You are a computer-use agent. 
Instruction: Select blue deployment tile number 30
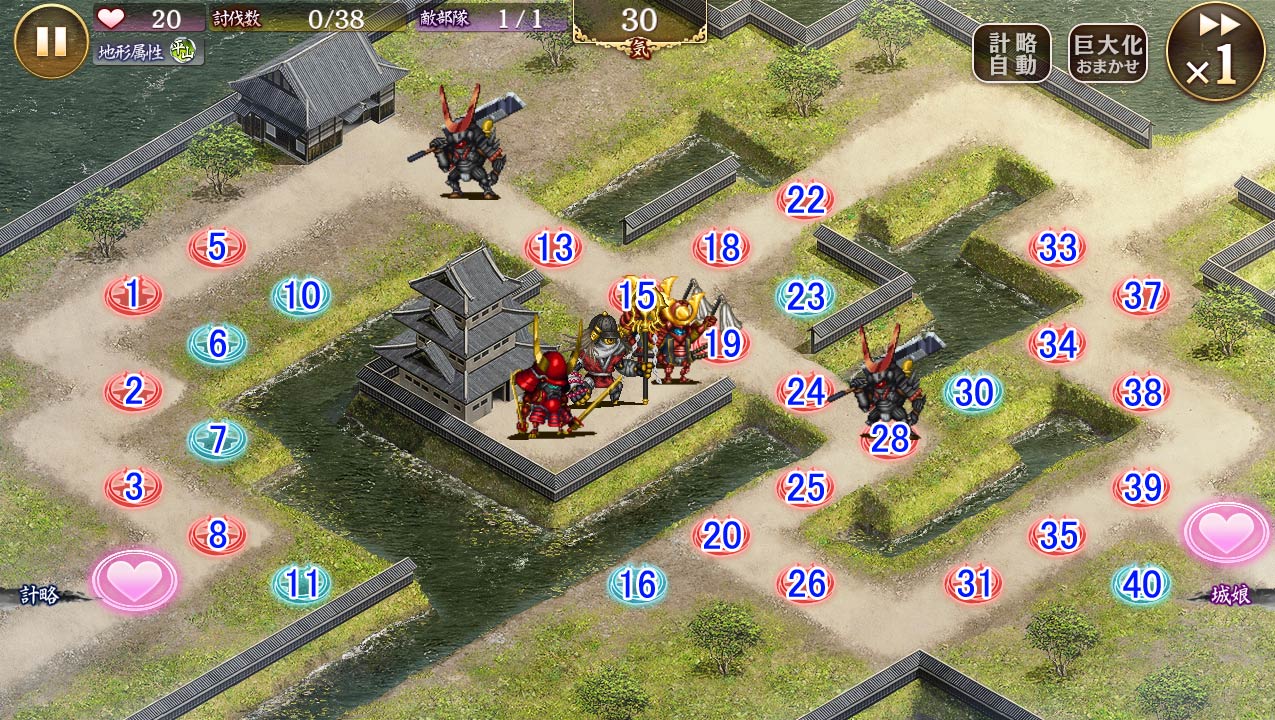coord(973,392)
